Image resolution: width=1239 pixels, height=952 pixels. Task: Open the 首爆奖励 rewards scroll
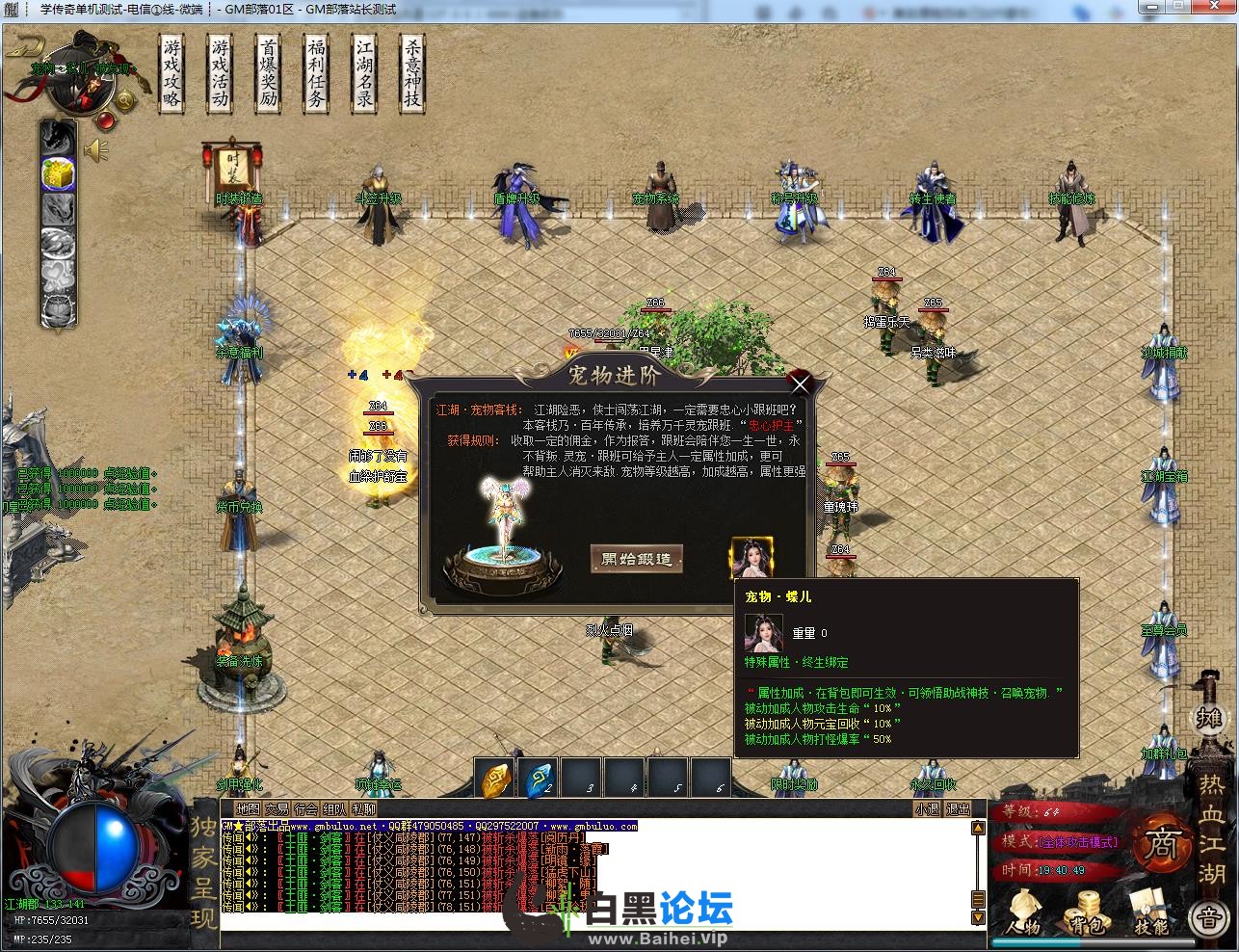[268, 74]
